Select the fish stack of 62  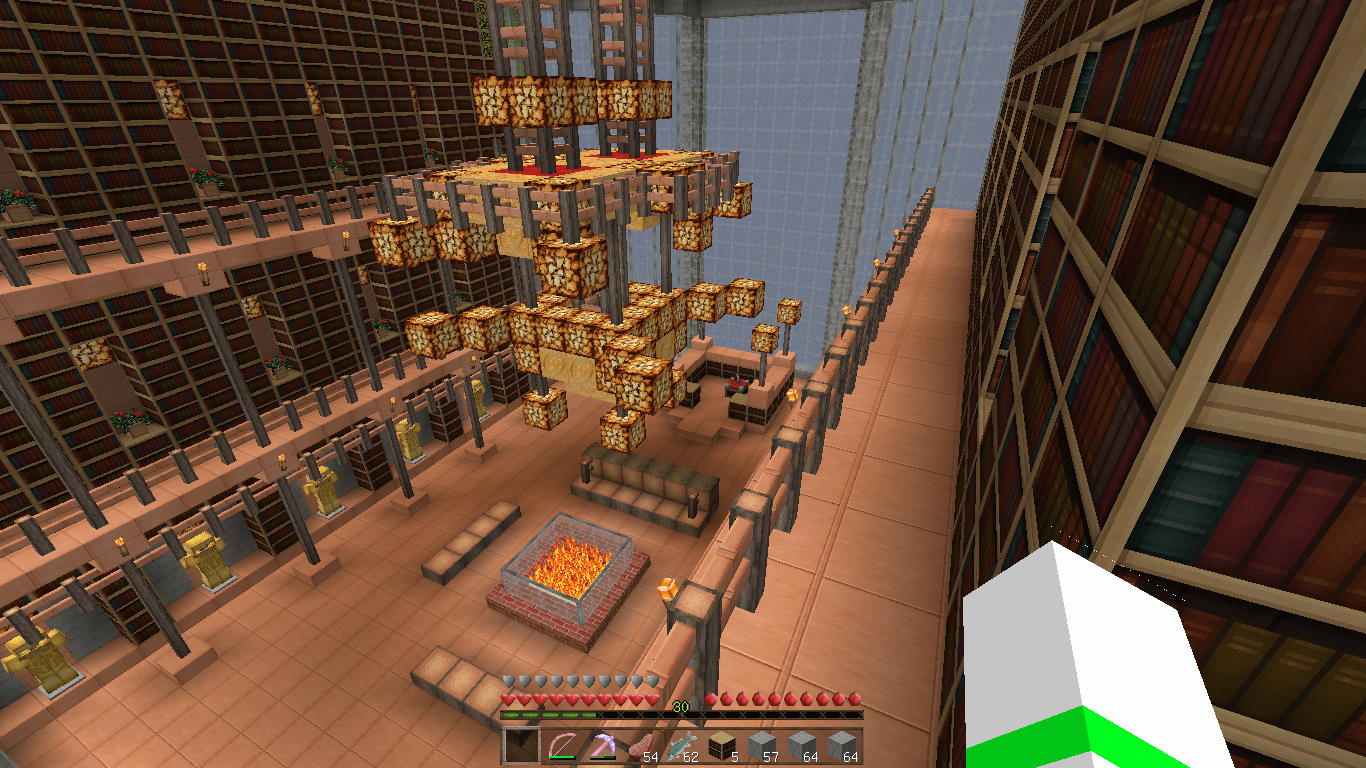682,746
